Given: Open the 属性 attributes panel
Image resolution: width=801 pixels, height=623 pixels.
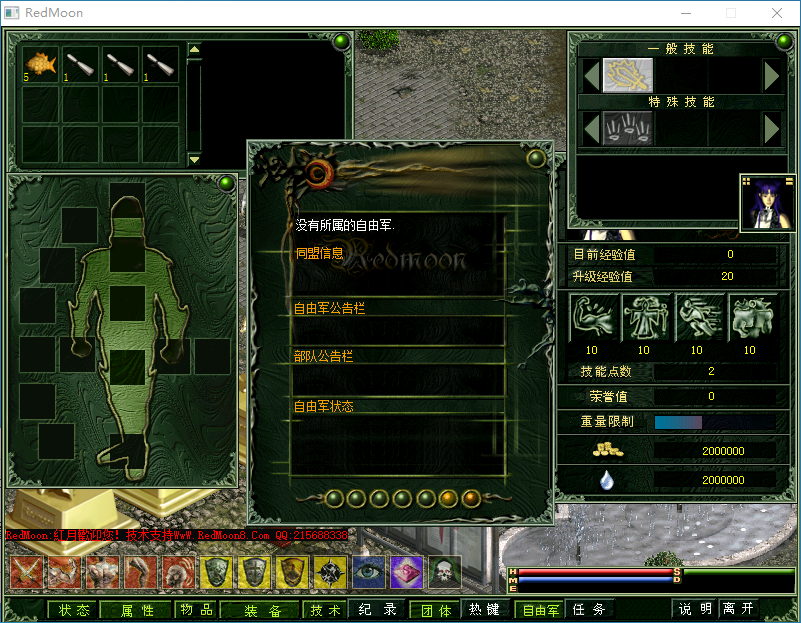Looking at the screenshot, I should [138, 610].
